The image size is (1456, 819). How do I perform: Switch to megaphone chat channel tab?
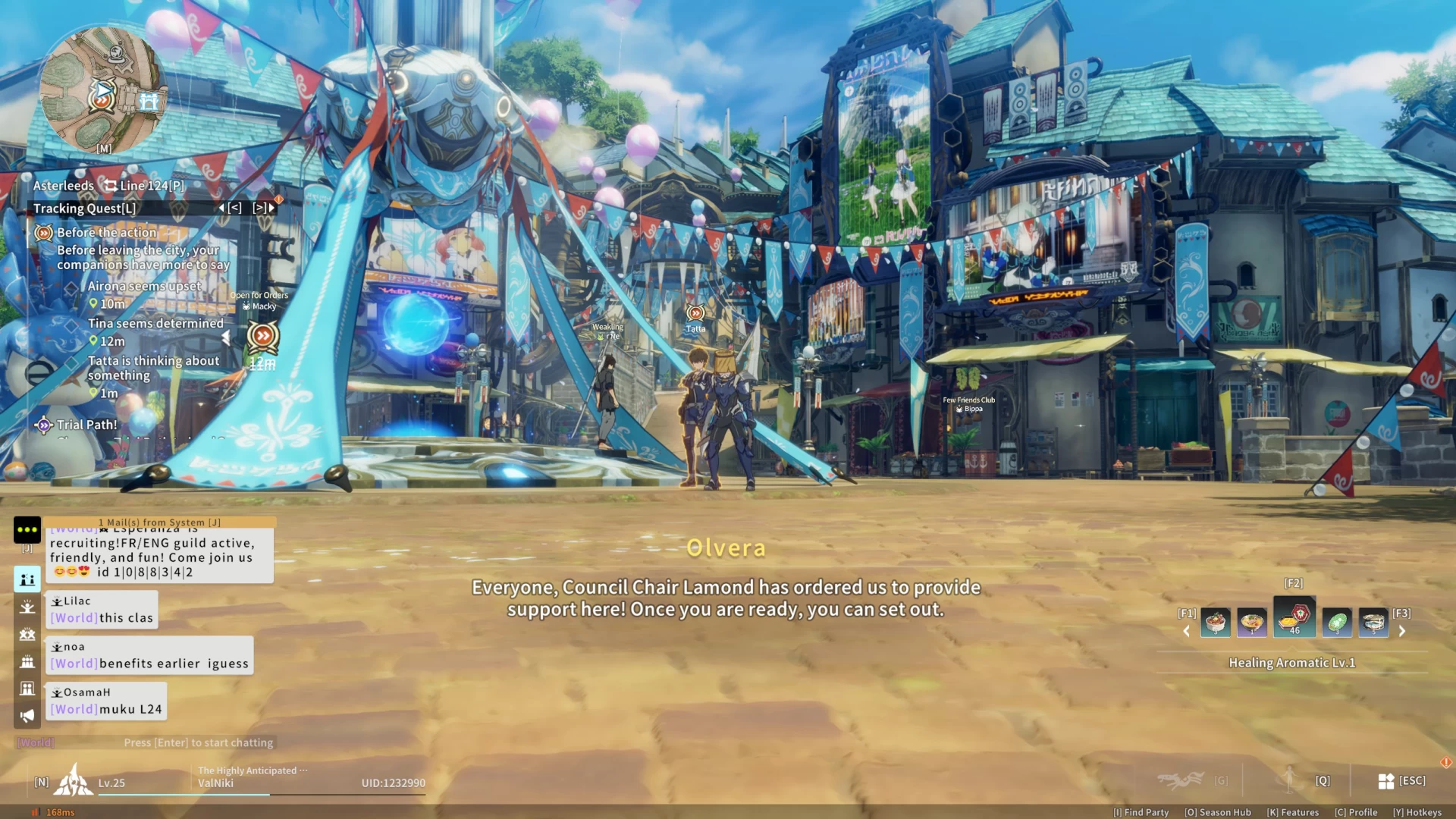click(27, 715)
